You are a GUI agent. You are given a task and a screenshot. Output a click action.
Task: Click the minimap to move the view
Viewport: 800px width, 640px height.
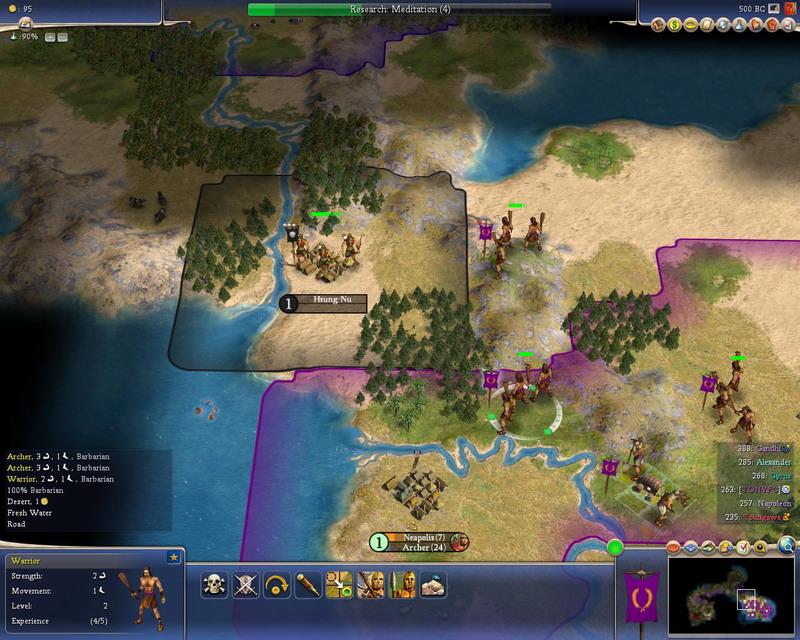click(x=733, y=598)
